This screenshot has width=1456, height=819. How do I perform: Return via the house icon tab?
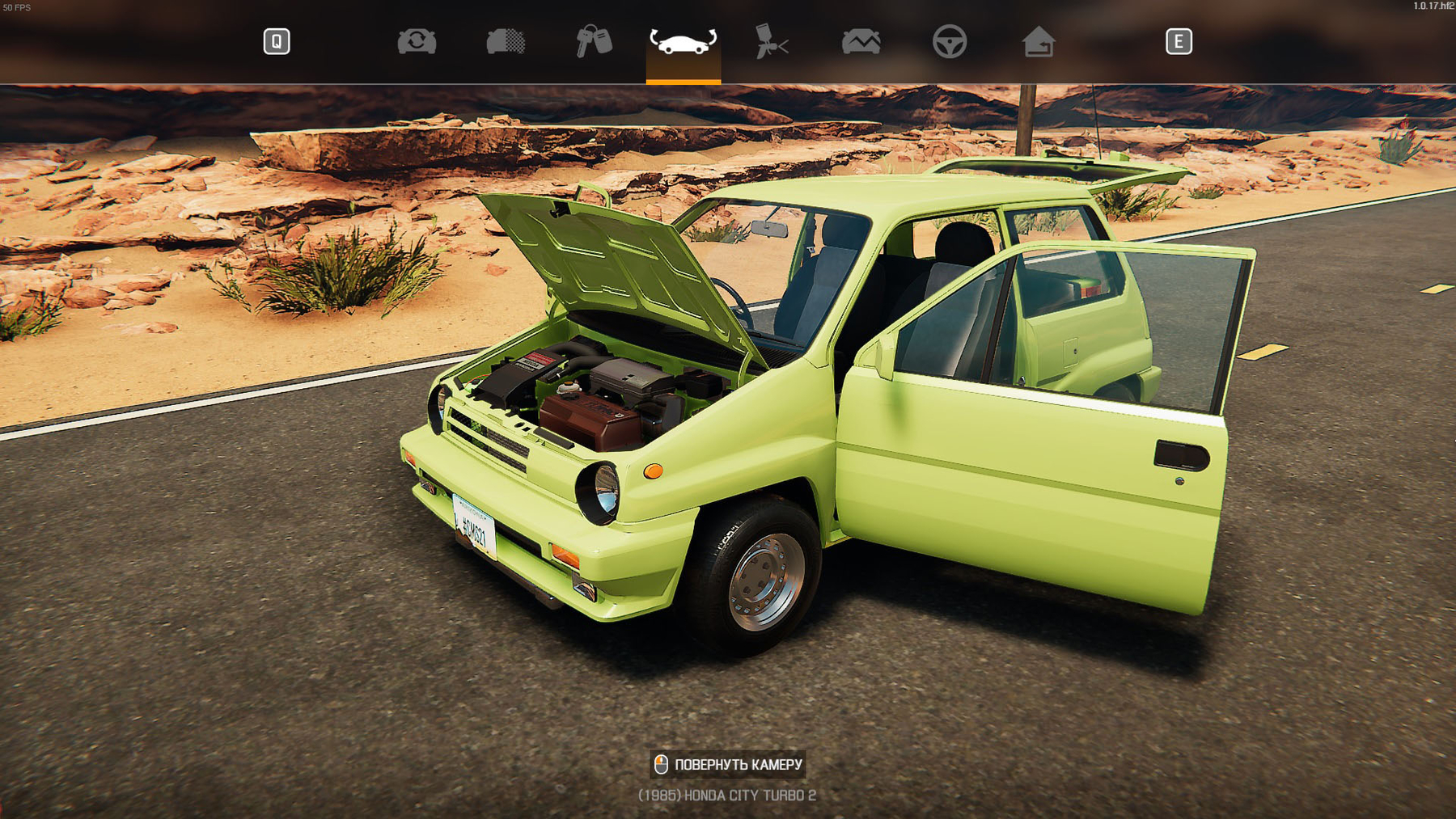pyautogui.click(x=1039, y=41)
